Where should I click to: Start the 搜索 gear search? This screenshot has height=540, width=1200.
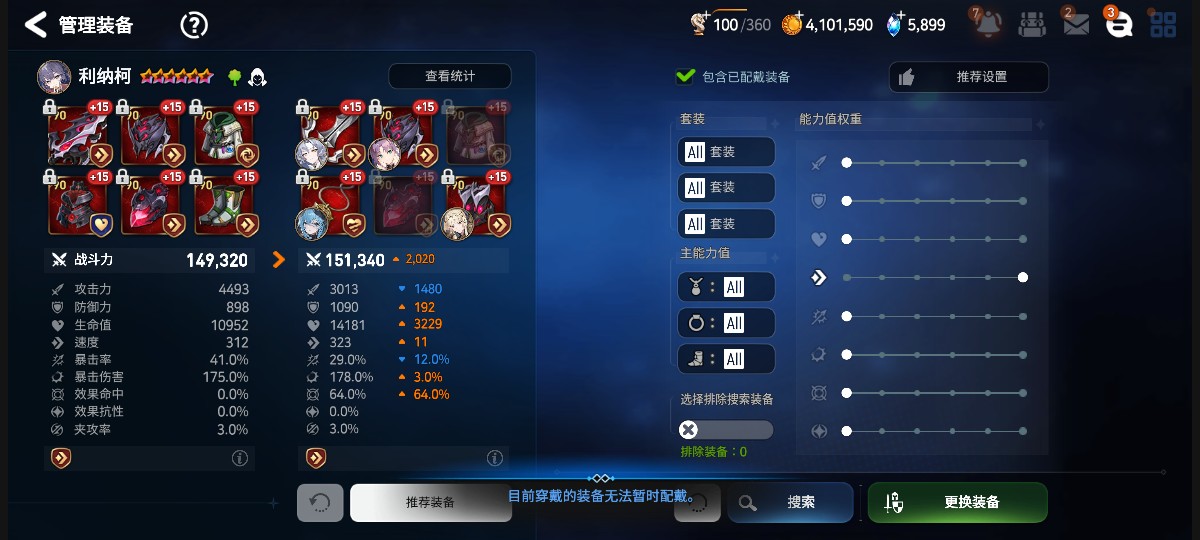point(790,502)
